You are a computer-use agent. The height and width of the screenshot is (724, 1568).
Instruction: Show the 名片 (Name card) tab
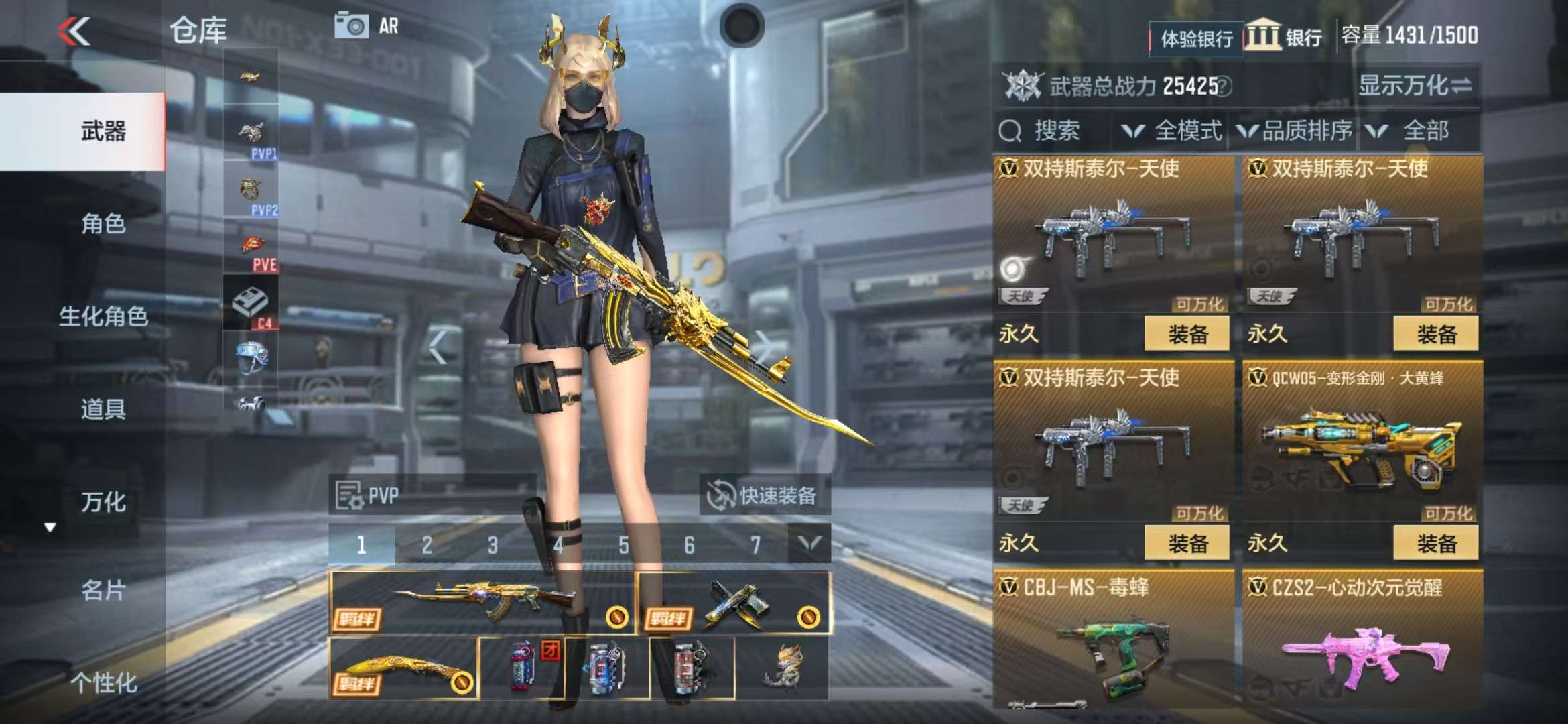pyautogui.click(x=103, y=591)
